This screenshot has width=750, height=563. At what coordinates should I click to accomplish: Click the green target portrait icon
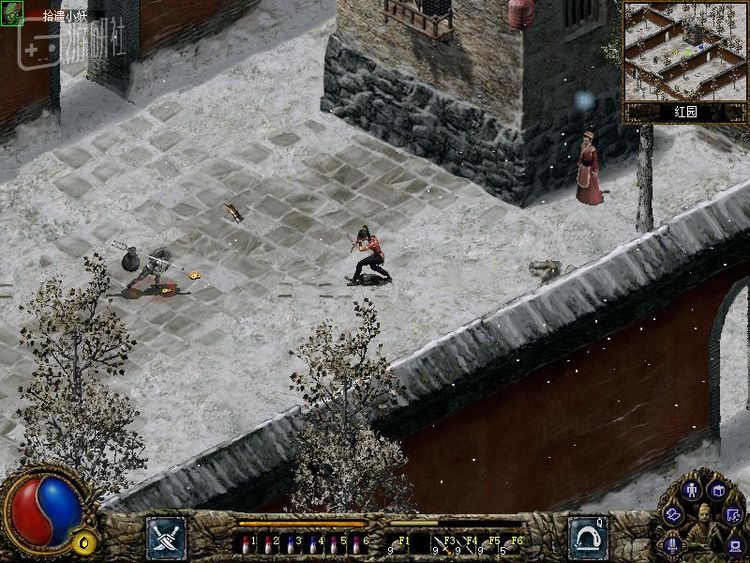[x=12, y=13]
